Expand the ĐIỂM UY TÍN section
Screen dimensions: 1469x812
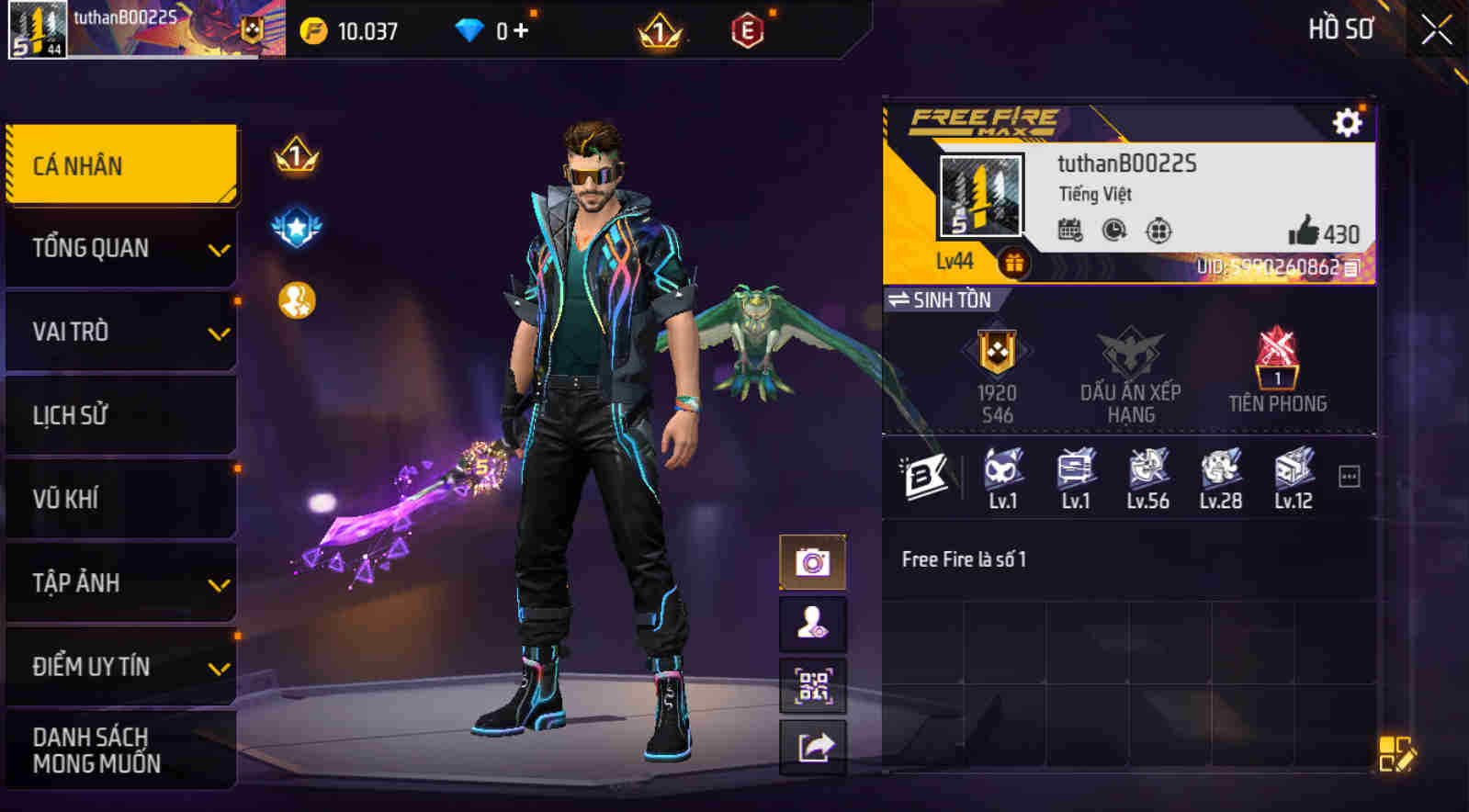pyautogui.click(x=120, y=667)
